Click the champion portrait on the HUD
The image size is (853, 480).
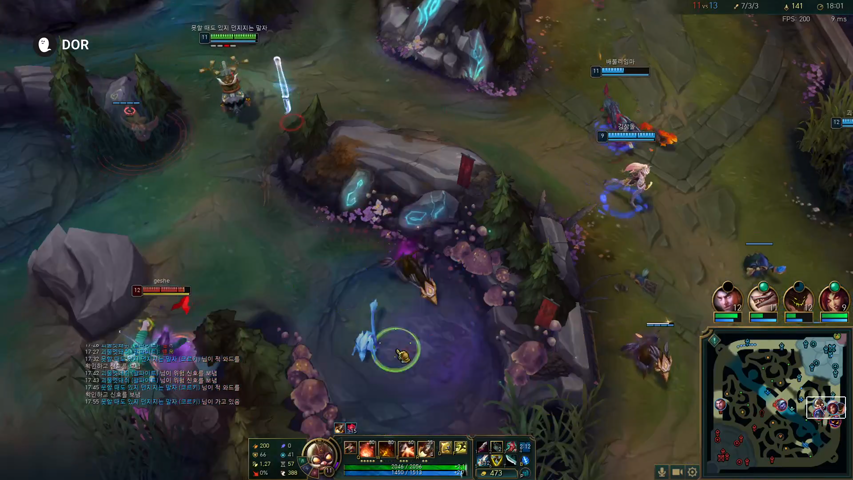point(320,455)
